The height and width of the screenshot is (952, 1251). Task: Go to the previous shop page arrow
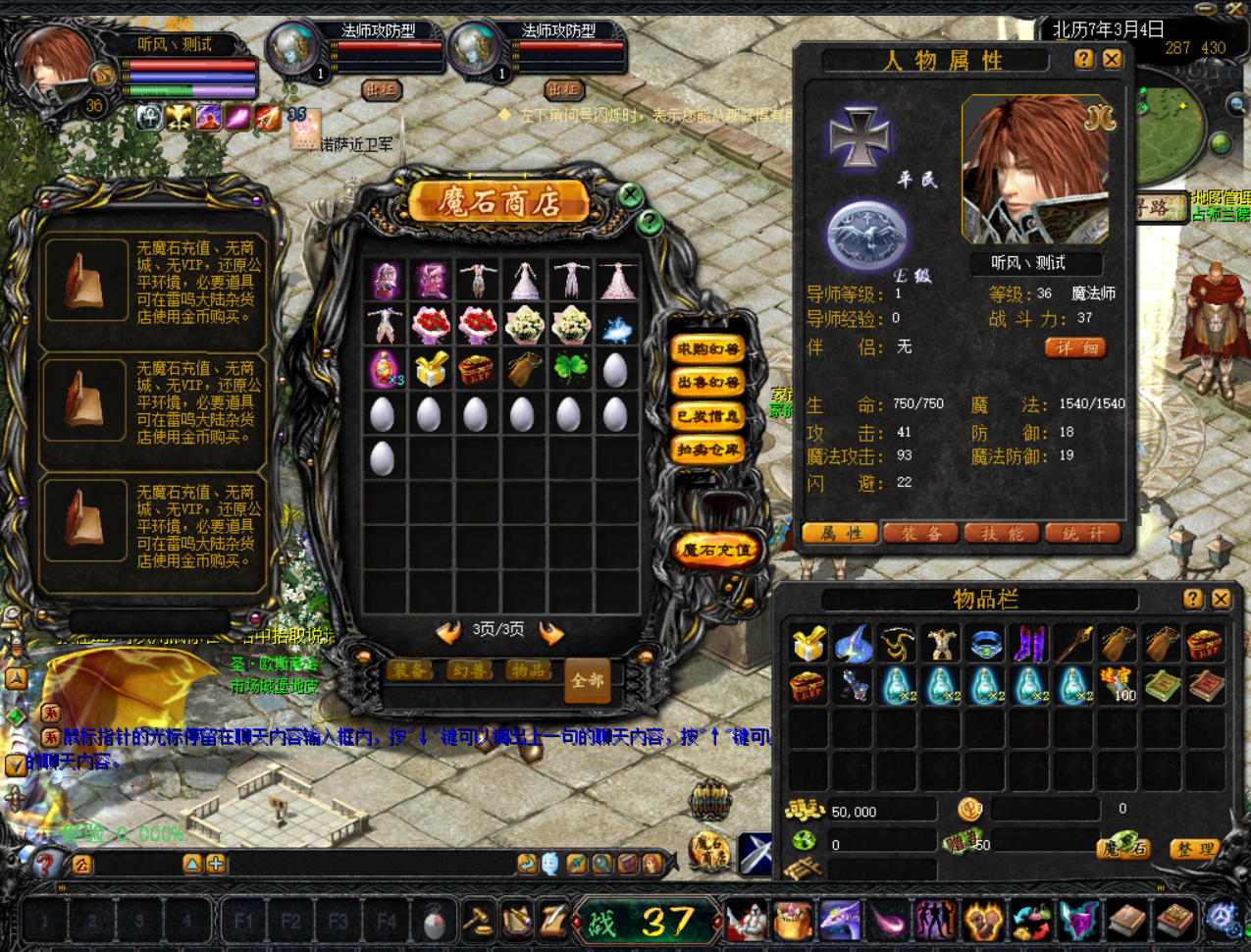[x=449, y=632]
